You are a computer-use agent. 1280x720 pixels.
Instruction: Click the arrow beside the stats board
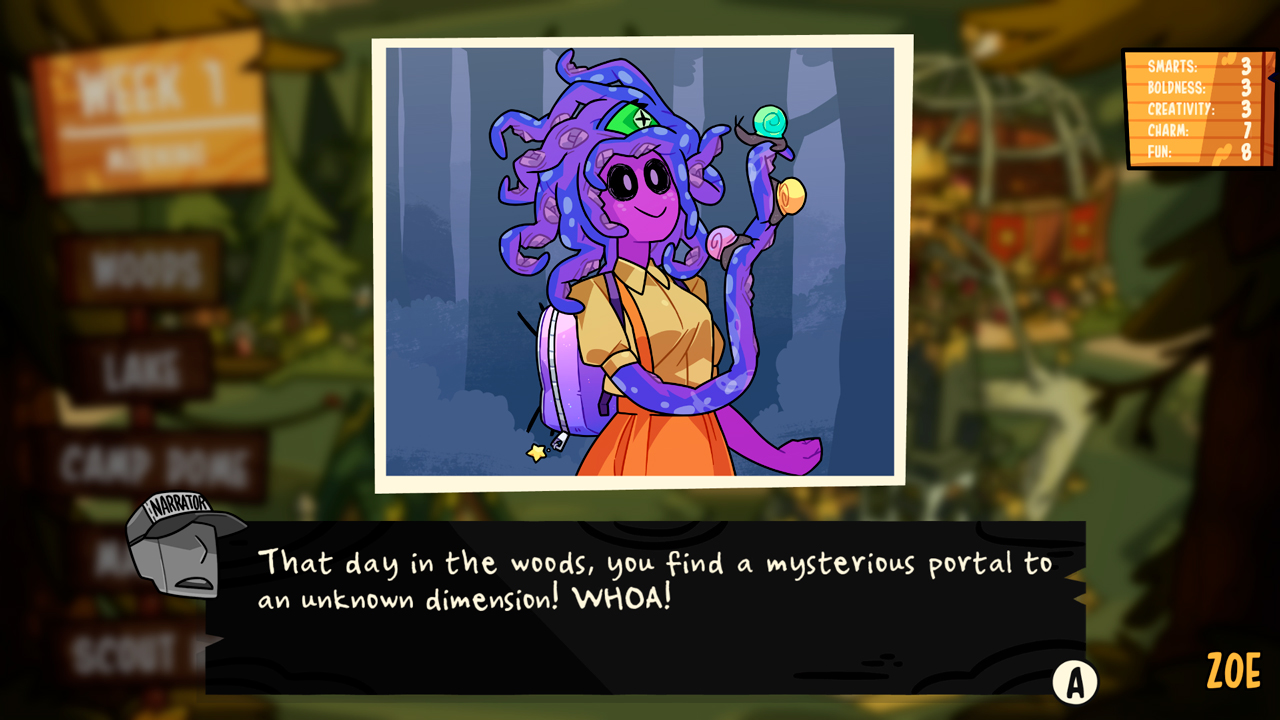(x=1274, y=77)
